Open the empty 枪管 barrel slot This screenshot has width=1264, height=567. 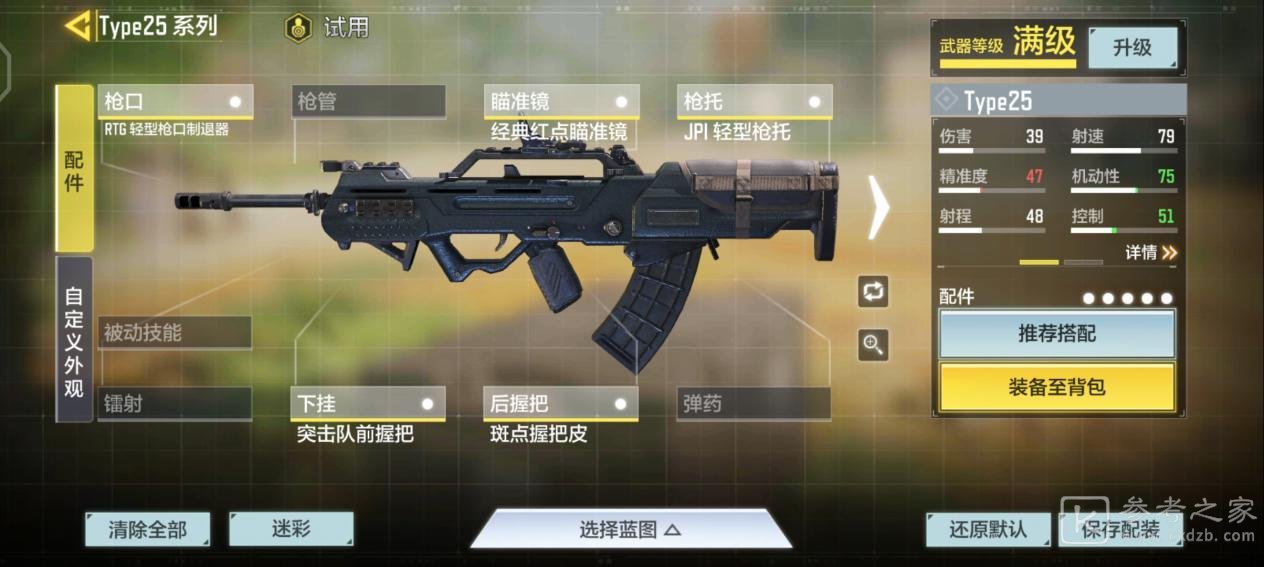368,102
